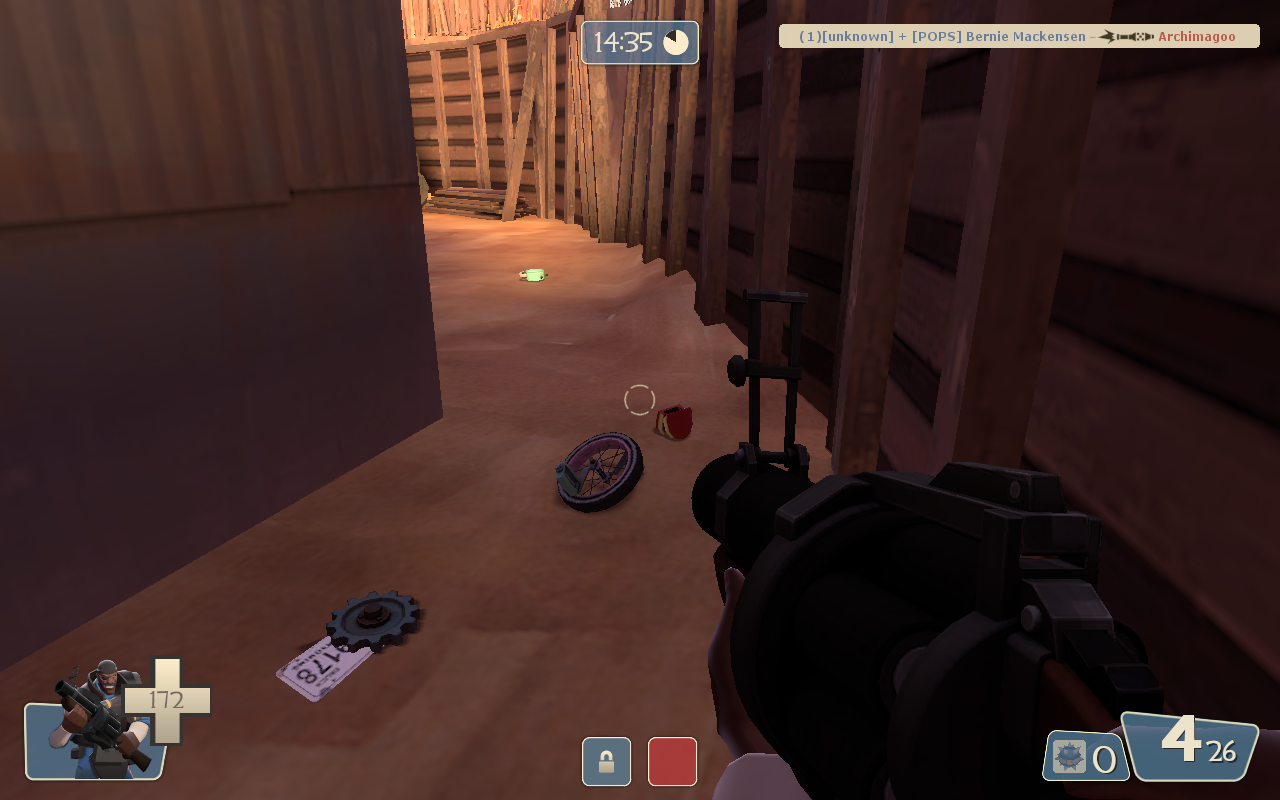Click the stickybomb counter icon
Viewport: 1280px width, 800px height.
click(x=1069, y=757)
